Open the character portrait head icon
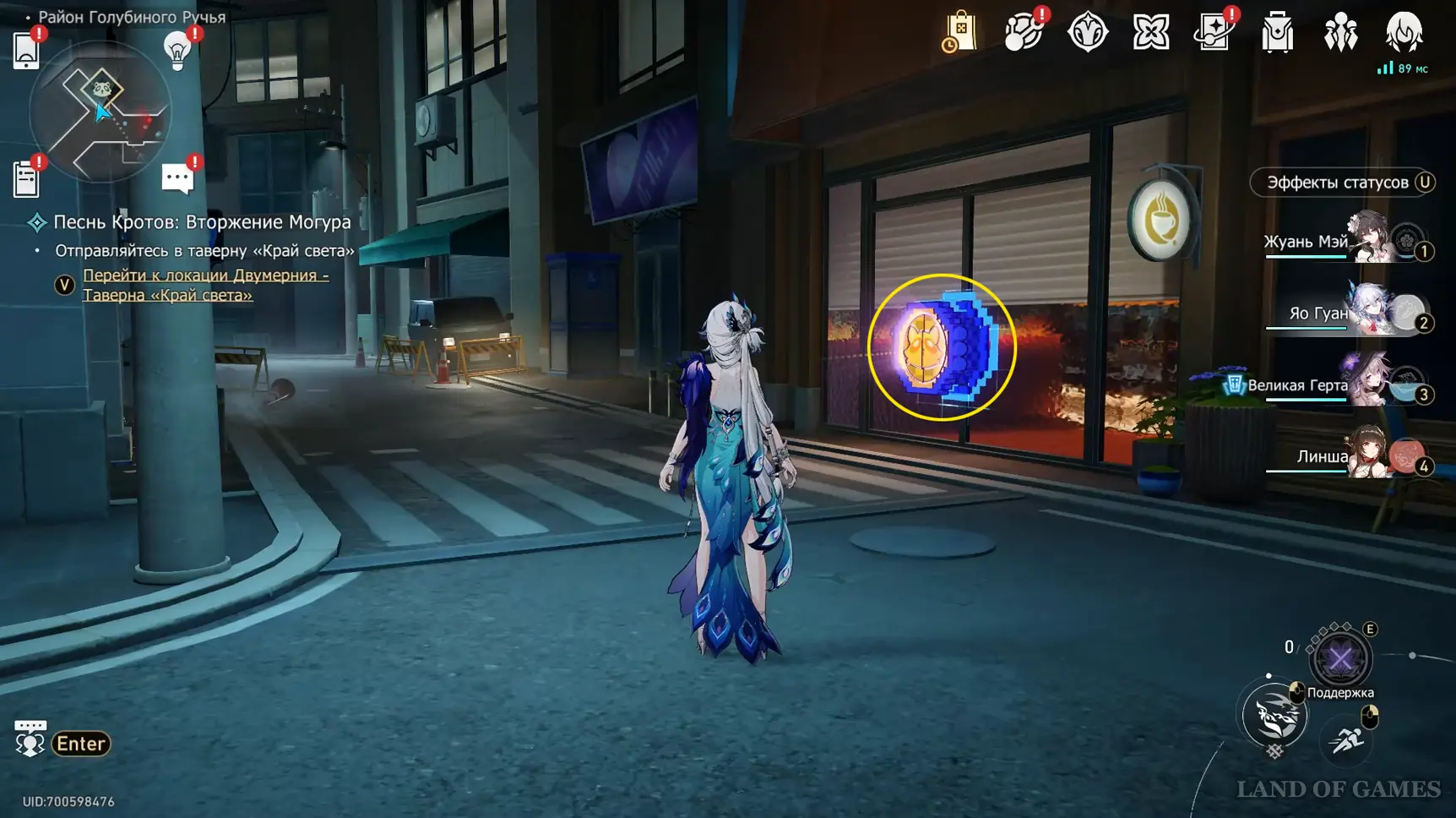Viewport: 1456px width, 818px height. (1404, 32)
